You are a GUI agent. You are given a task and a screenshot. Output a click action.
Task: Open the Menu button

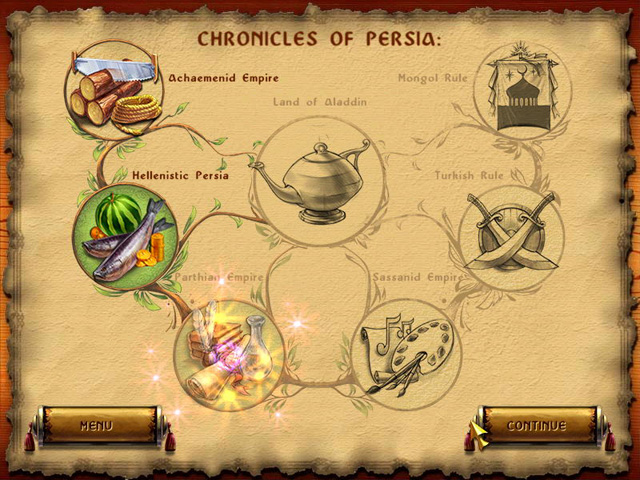click(x=97, y=426)
